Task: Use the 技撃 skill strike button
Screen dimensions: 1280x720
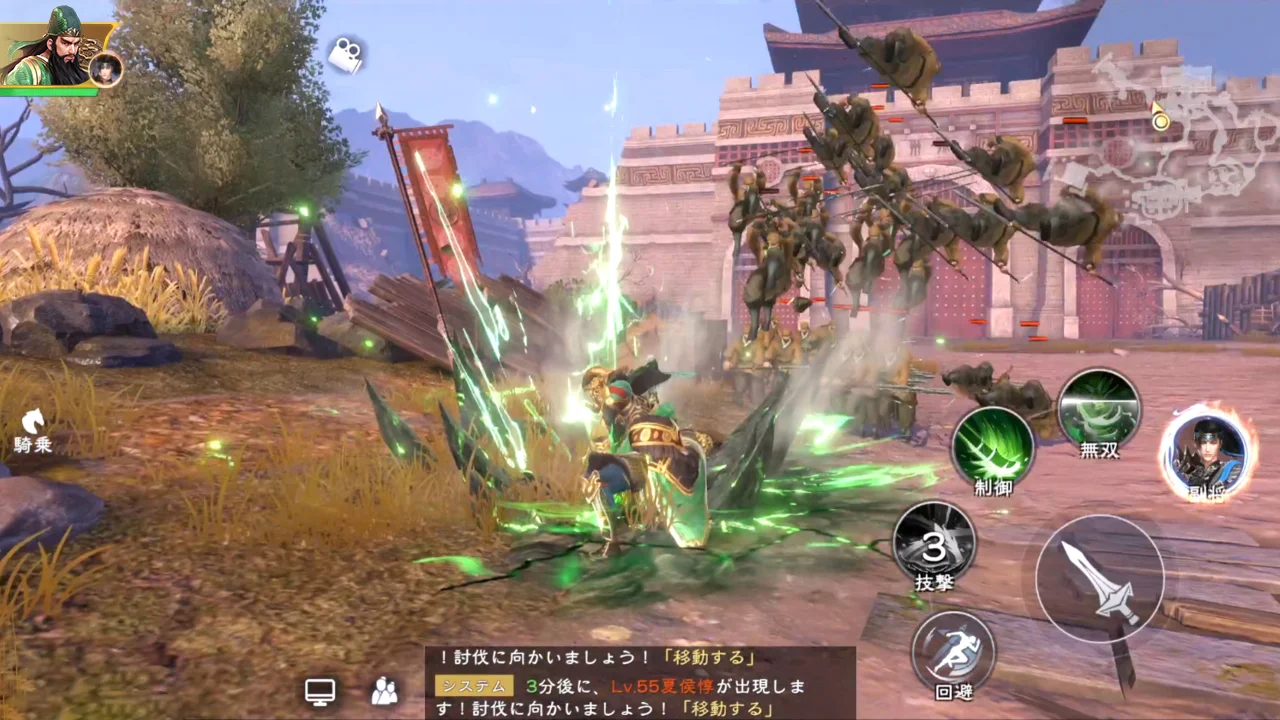Action: 934,543
